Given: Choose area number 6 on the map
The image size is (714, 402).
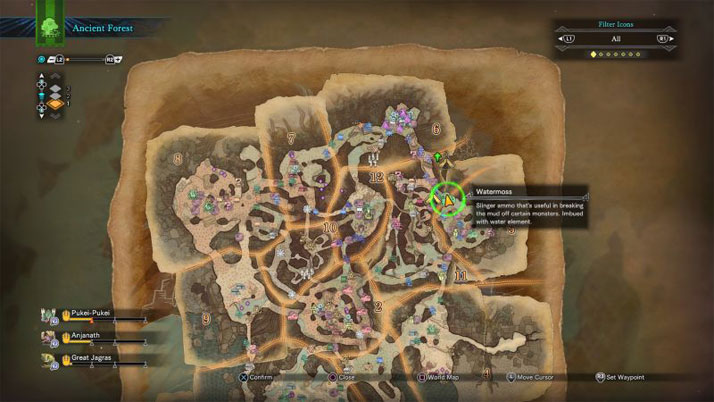Looking at the screenshot, I should coord(435,129).
